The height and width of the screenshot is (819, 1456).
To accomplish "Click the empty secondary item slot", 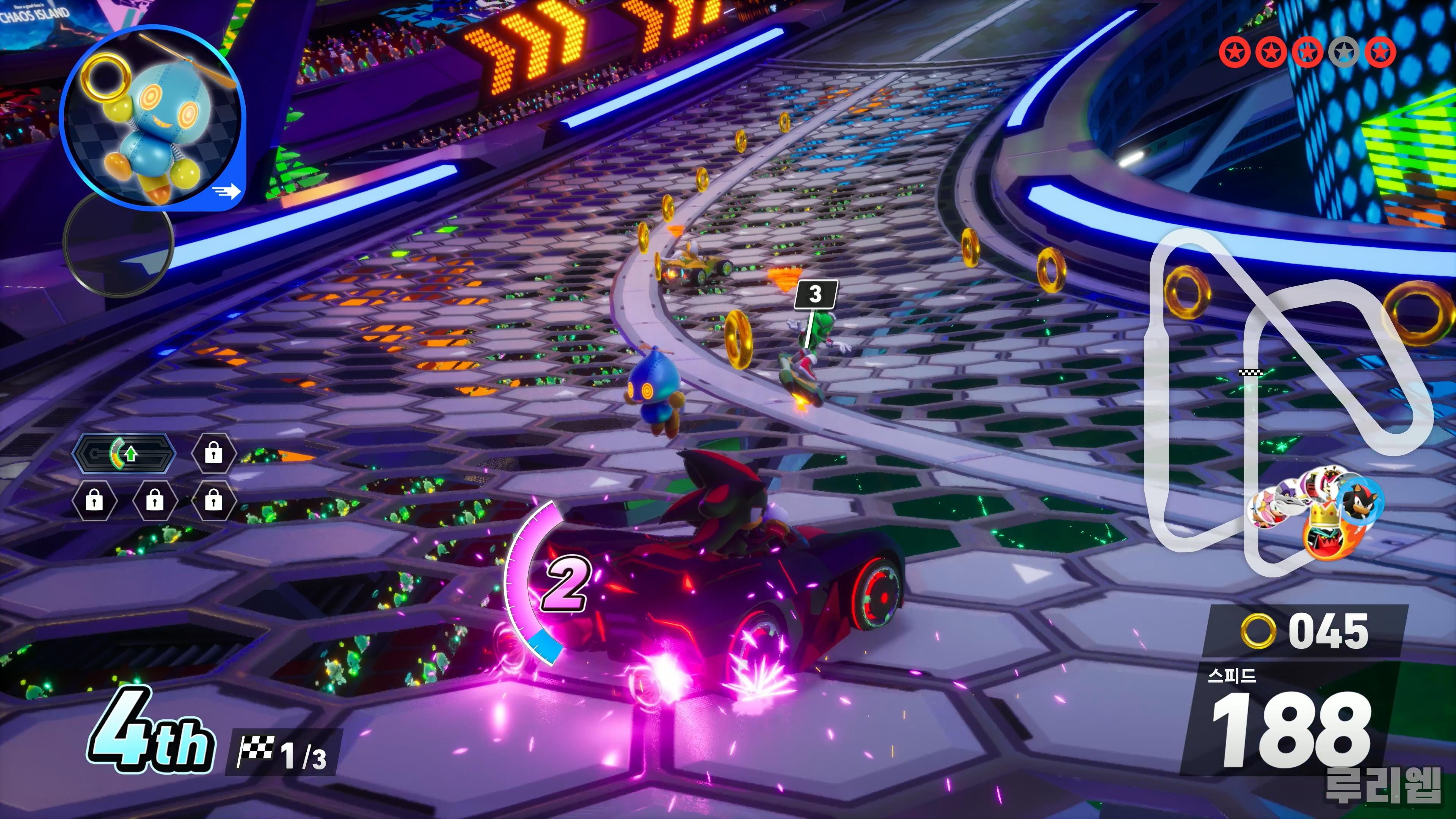I will (118, 243).
